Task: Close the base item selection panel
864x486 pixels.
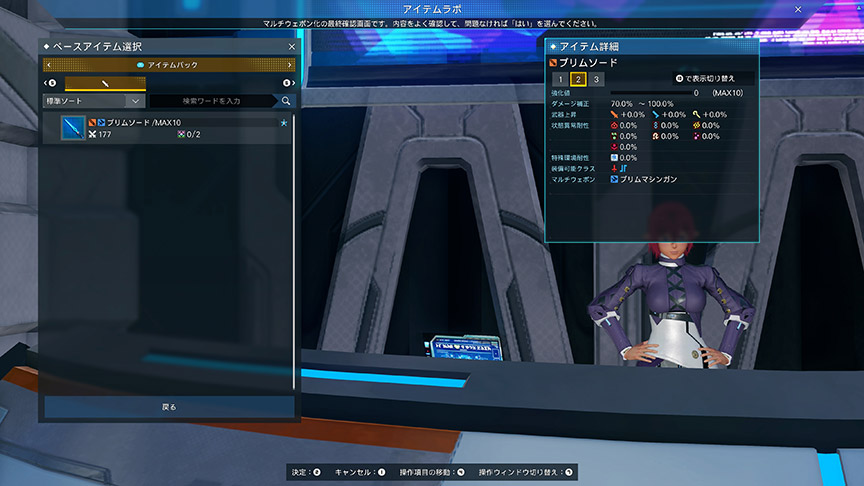Action: pos(291,47)
